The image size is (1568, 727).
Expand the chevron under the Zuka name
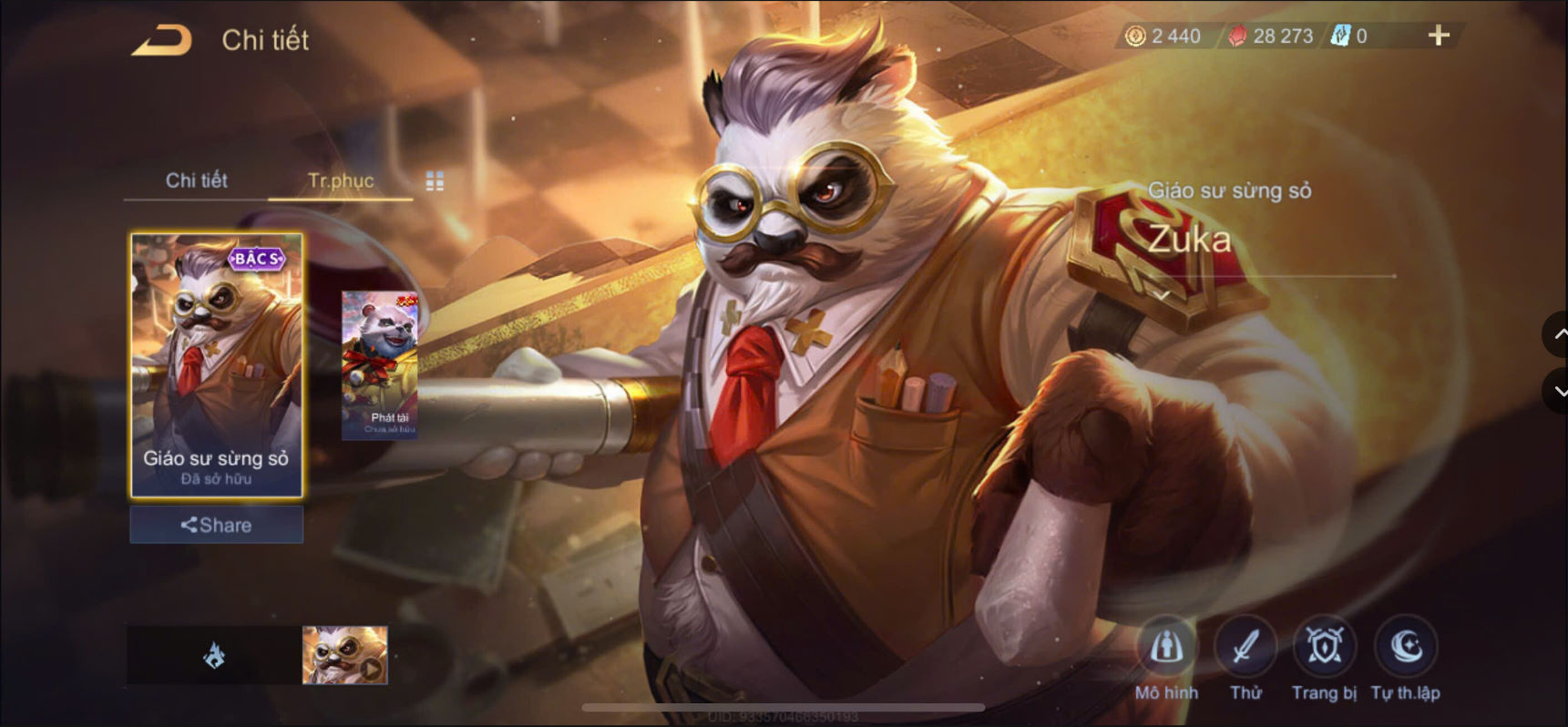(1163, 294)
